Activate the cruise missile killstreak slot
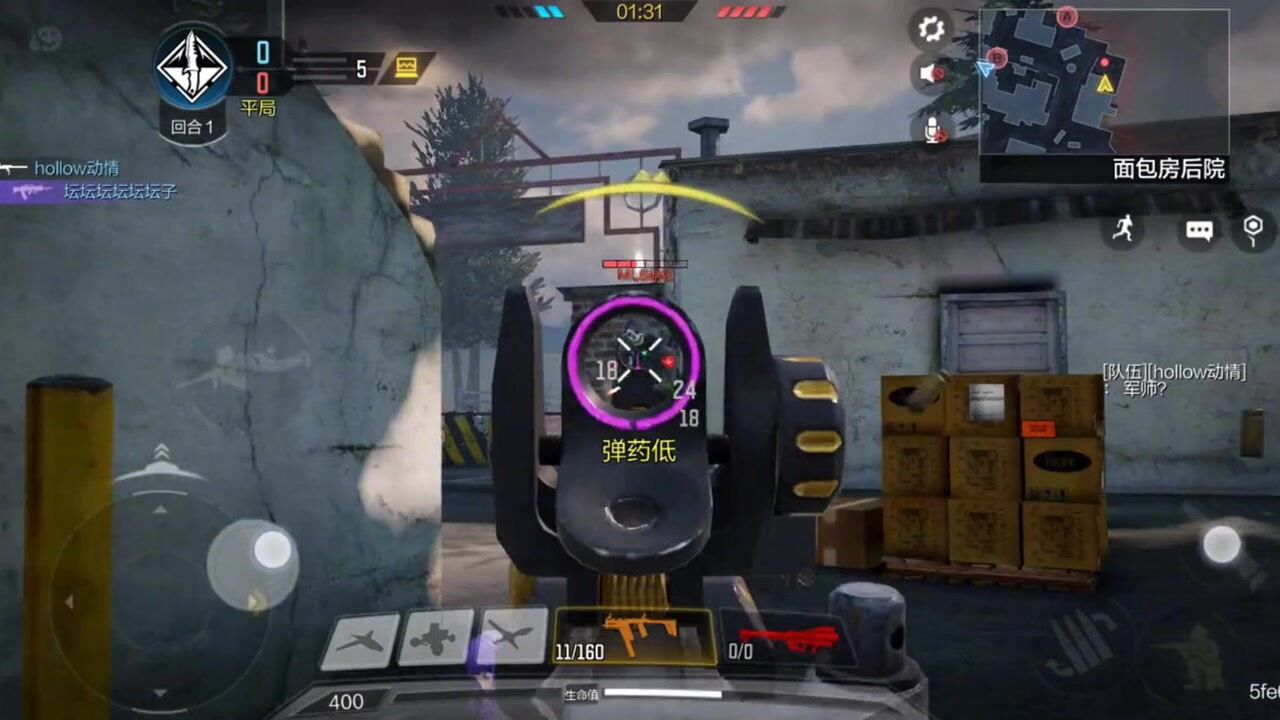The image size is (1280, 720). (x=512, y=636)
